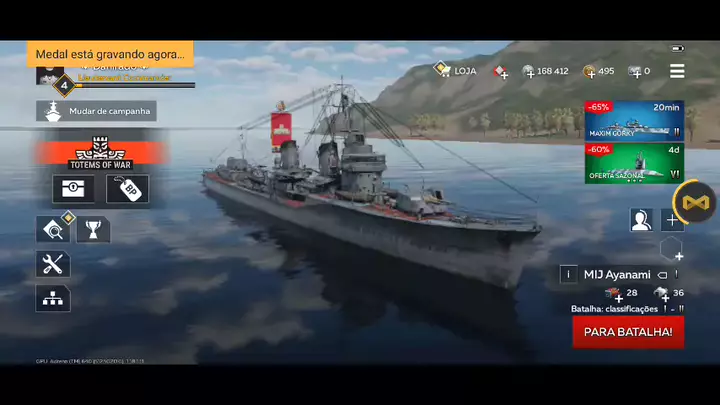Viewport: 720px width, 405px height.
Task: Open the battle pass BP tag
Action: coord(127,189)
